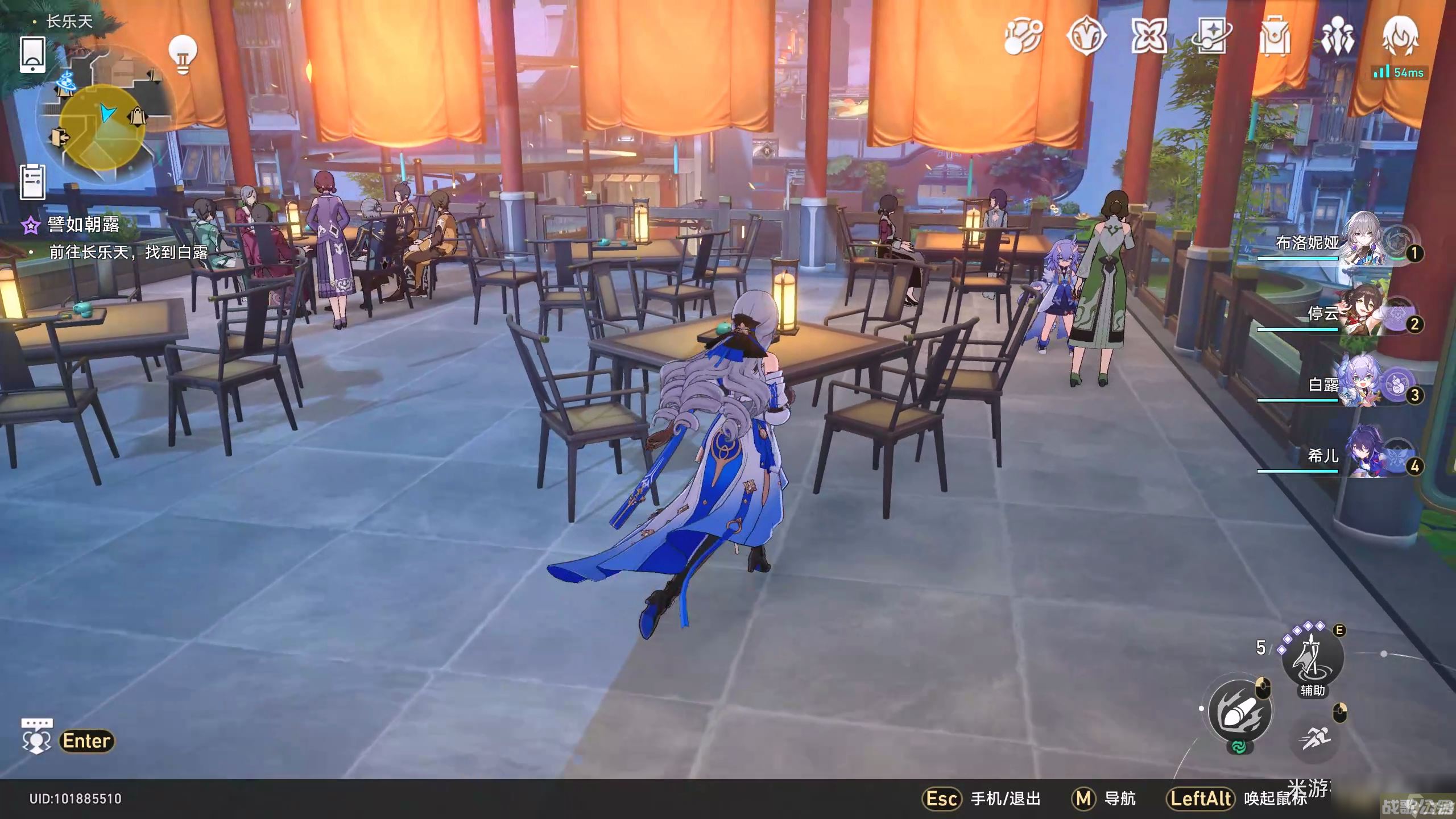
Task: Open the three-figure team setup icon
Action: pos(1337,36)
